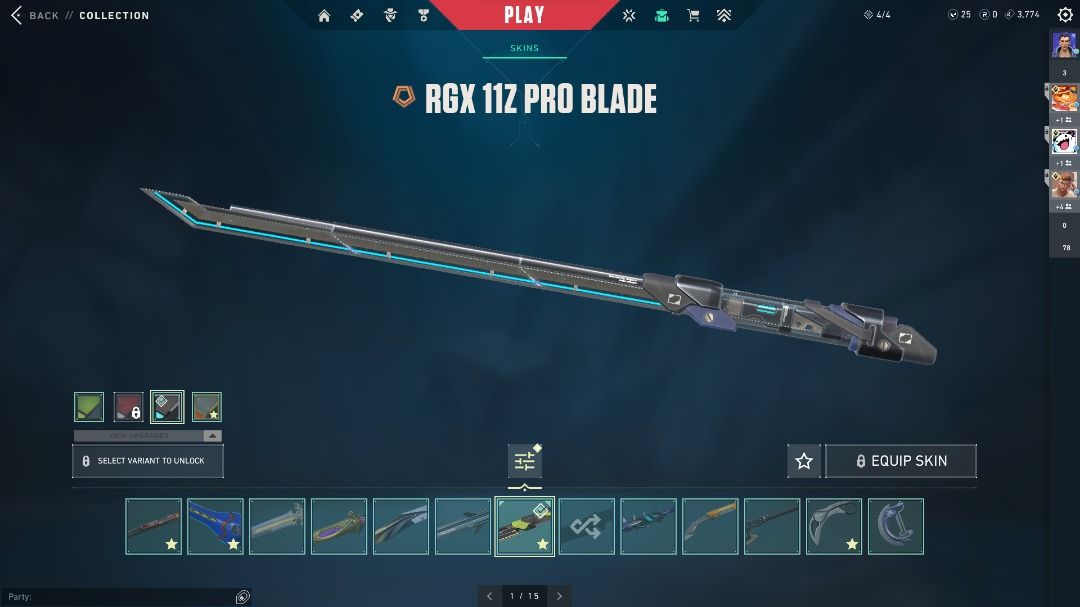Open the Collection backpack icon
The height and width of the screenshot is (607, 1080).
pos(661,15)
